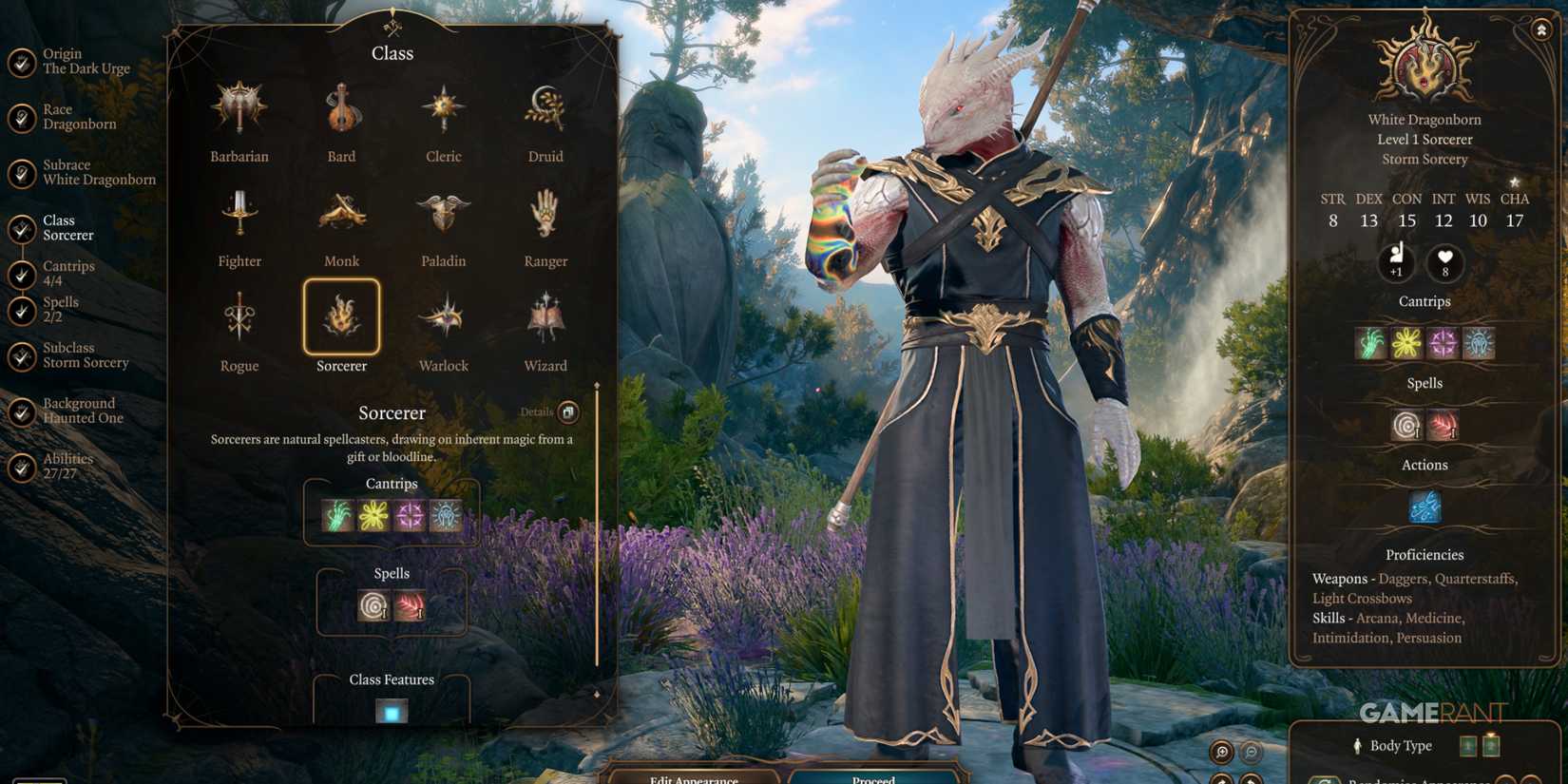This screenshot has width=1568, height=784.
Task: Switch to the second Body Type option
Action: click(1490, 746)
